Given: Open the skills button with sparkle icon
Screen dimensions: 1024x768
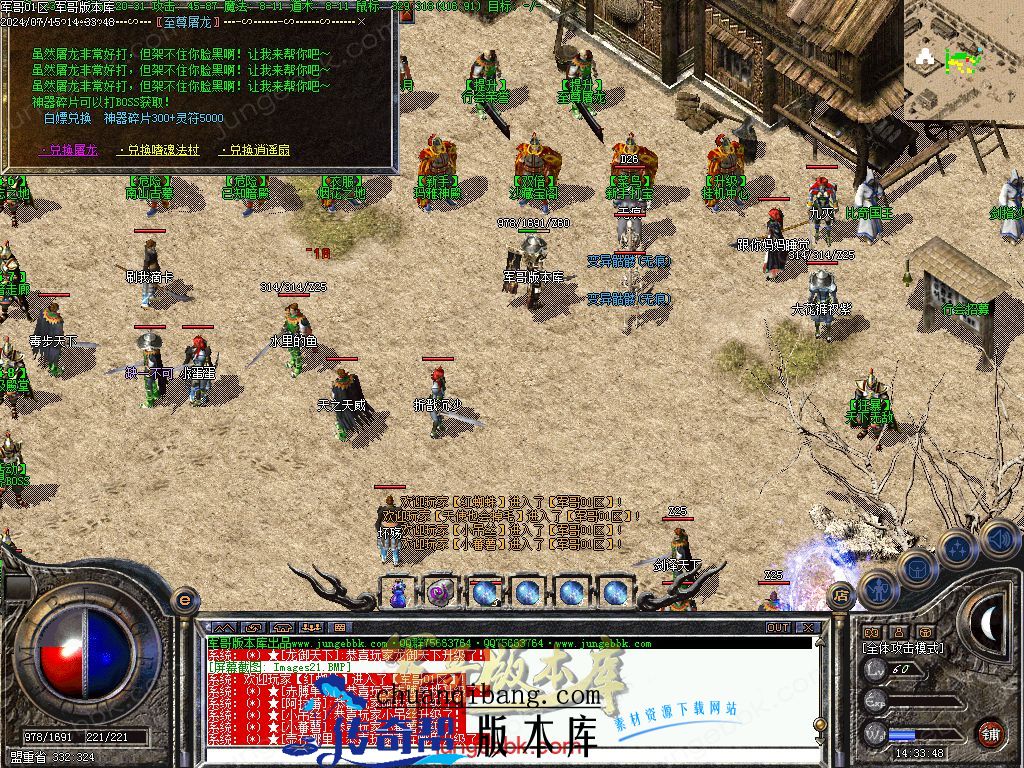Looking at the screenshot, I should tap(957, 548).
